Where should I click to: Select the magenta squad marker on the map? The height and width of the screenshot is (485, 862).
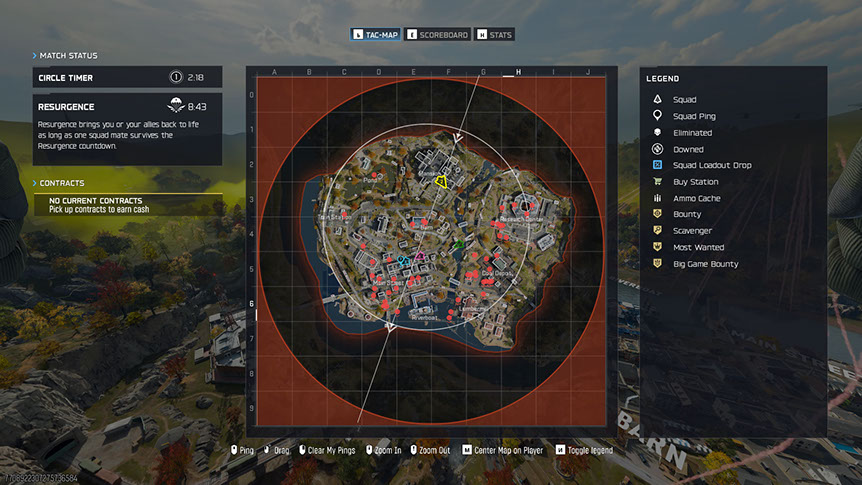pos(420,258)
